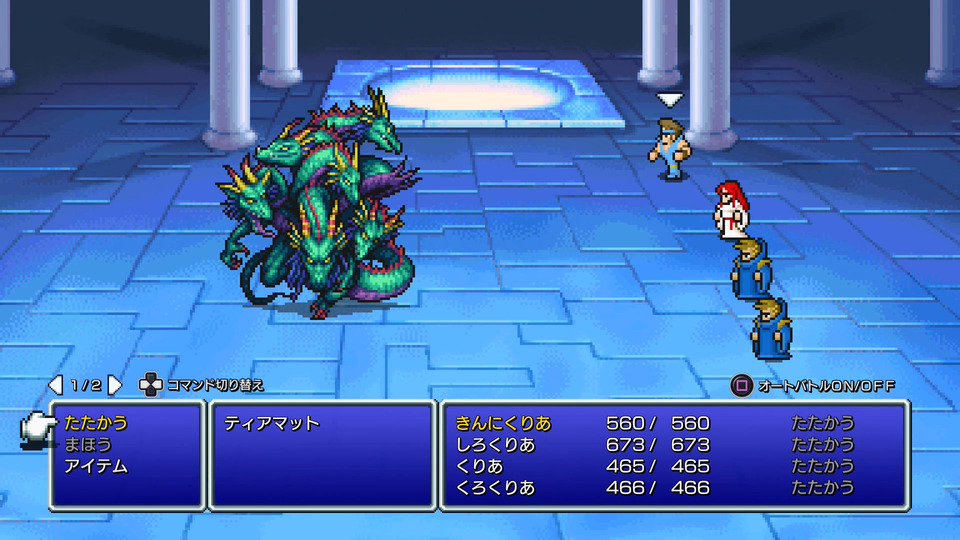This screenshot has width=960, height=540.
Task: Select the たたかう command
Action: [96, 423]
